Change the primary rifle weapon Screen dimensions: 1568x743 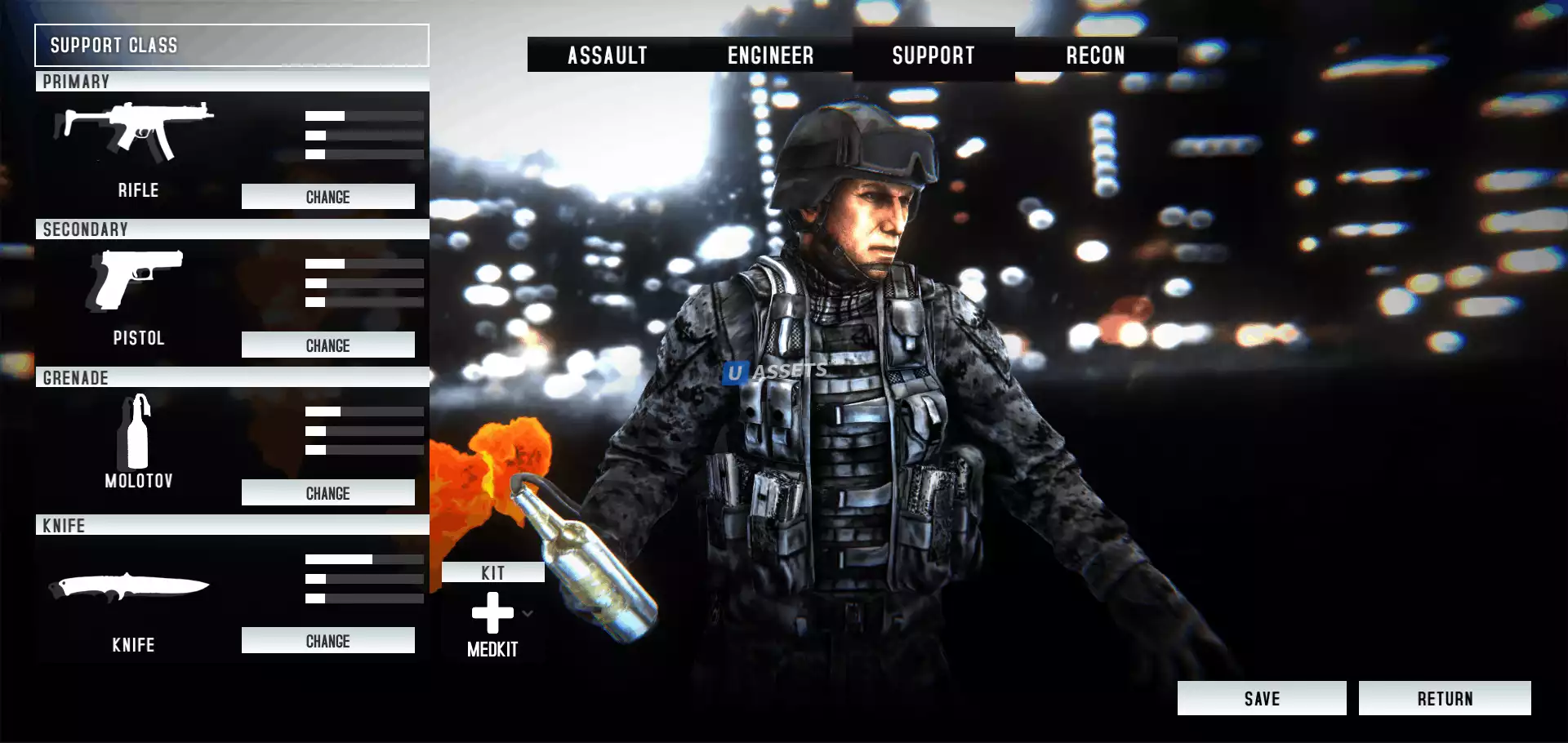point(327,197)
